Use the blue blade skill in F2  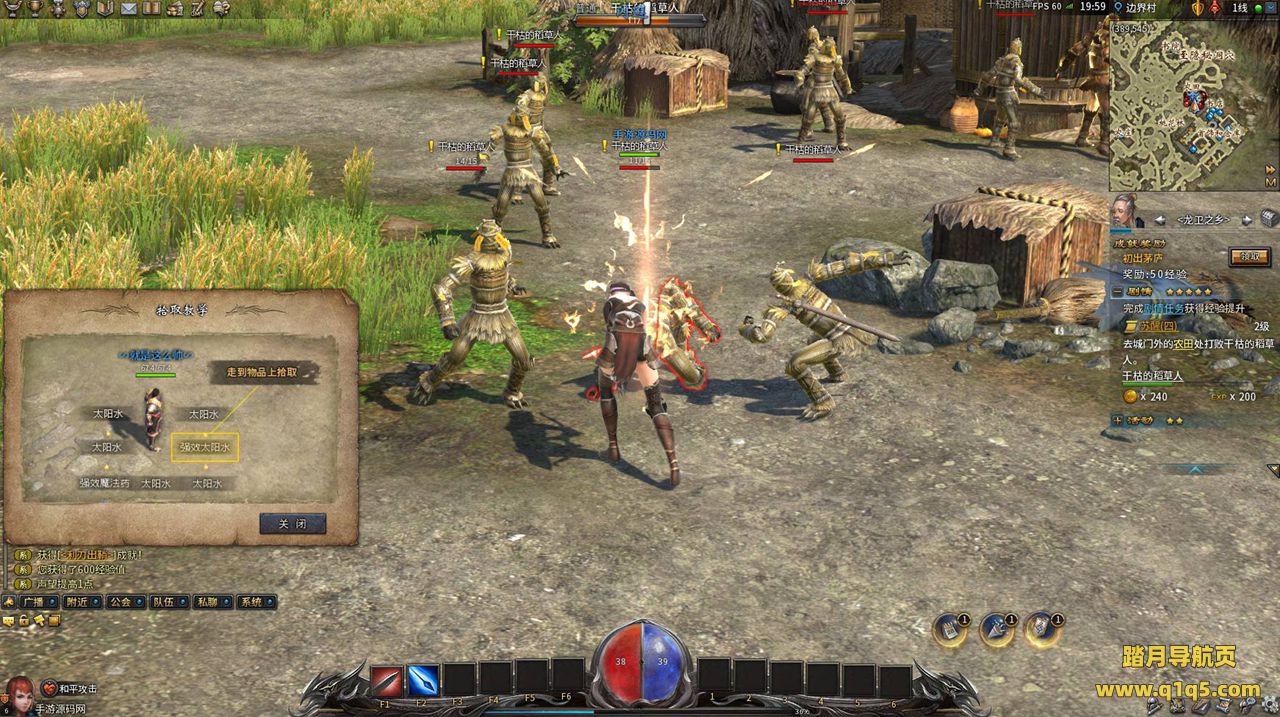click(x=422, y=681)
